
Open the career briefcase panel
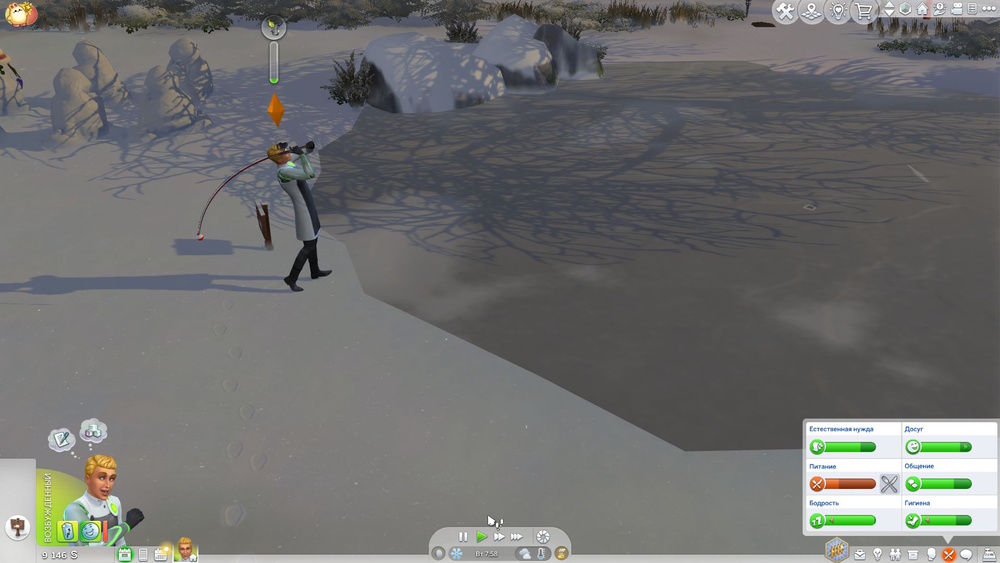[x=860, y=554]
